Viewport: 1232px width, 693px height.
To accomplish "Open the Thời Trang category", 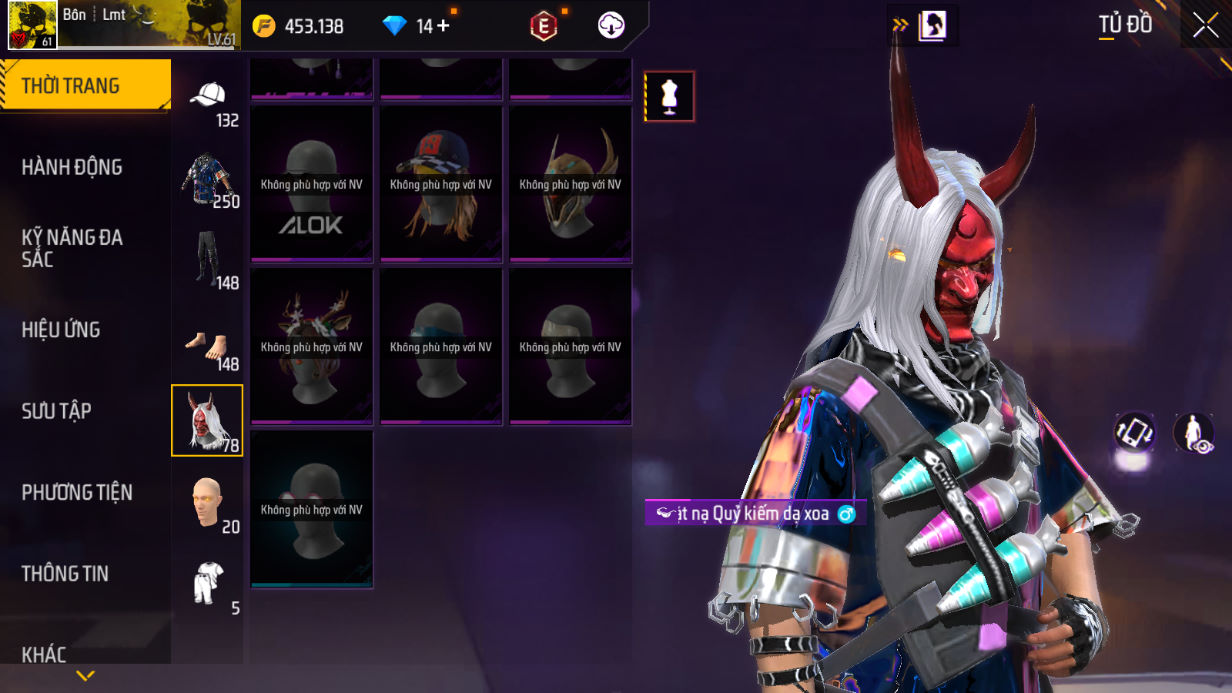I will (x=85, y=86).
